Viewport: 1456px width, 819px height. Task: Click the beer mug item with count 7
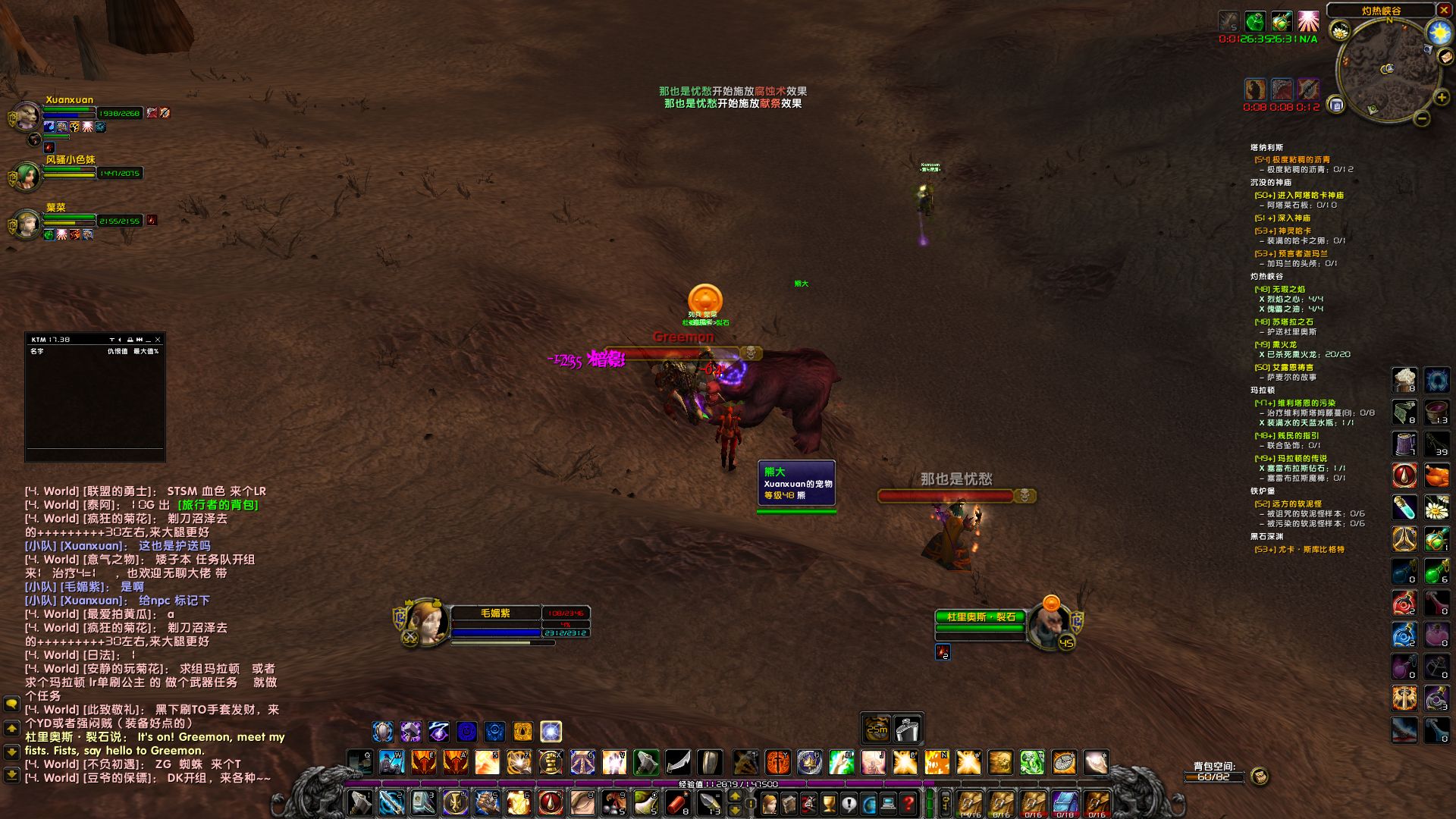[x=1404, y=444]
